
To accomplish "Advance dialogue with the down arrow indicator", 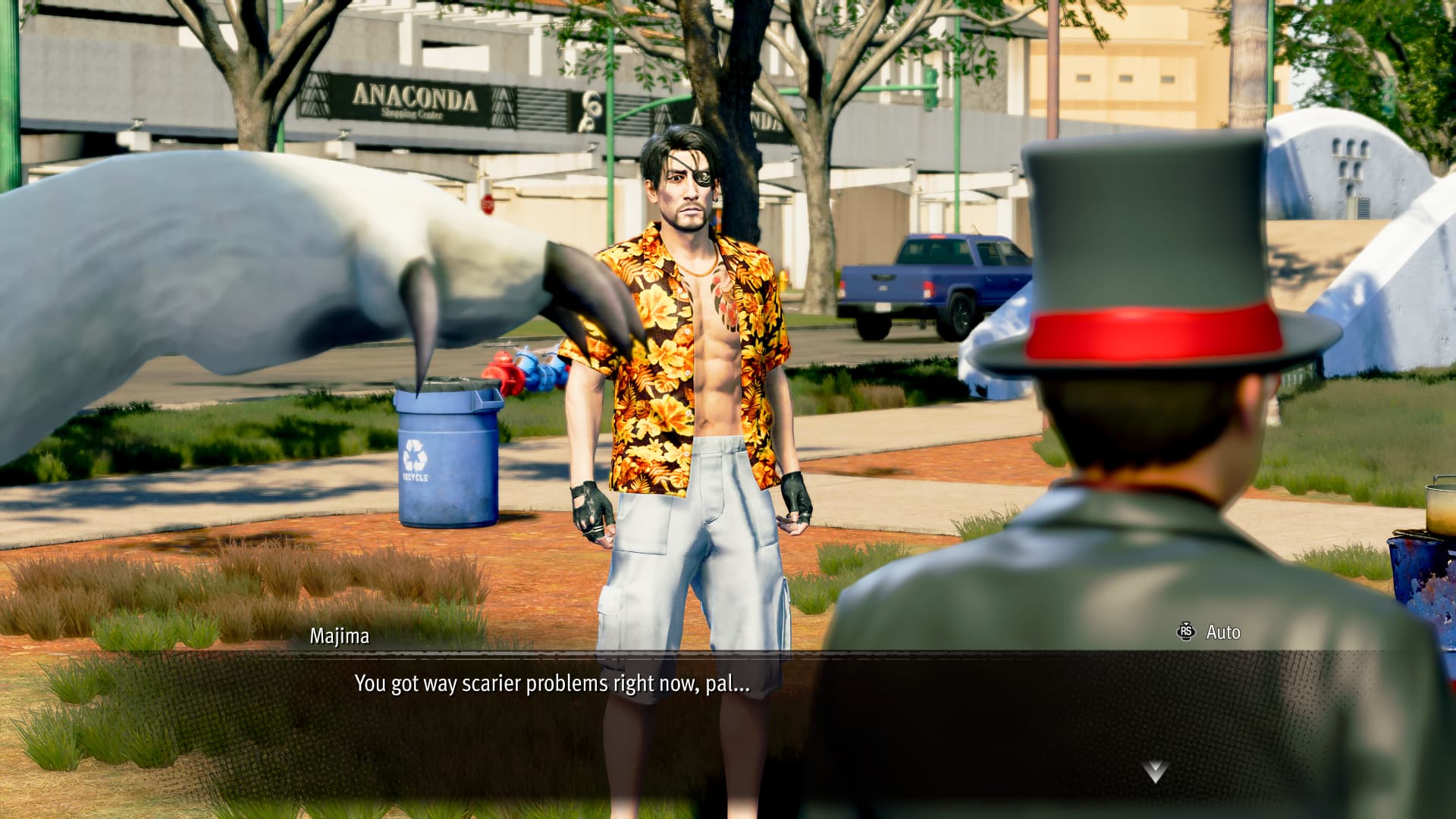I will pyautogui.click(x=1154, y=772).
